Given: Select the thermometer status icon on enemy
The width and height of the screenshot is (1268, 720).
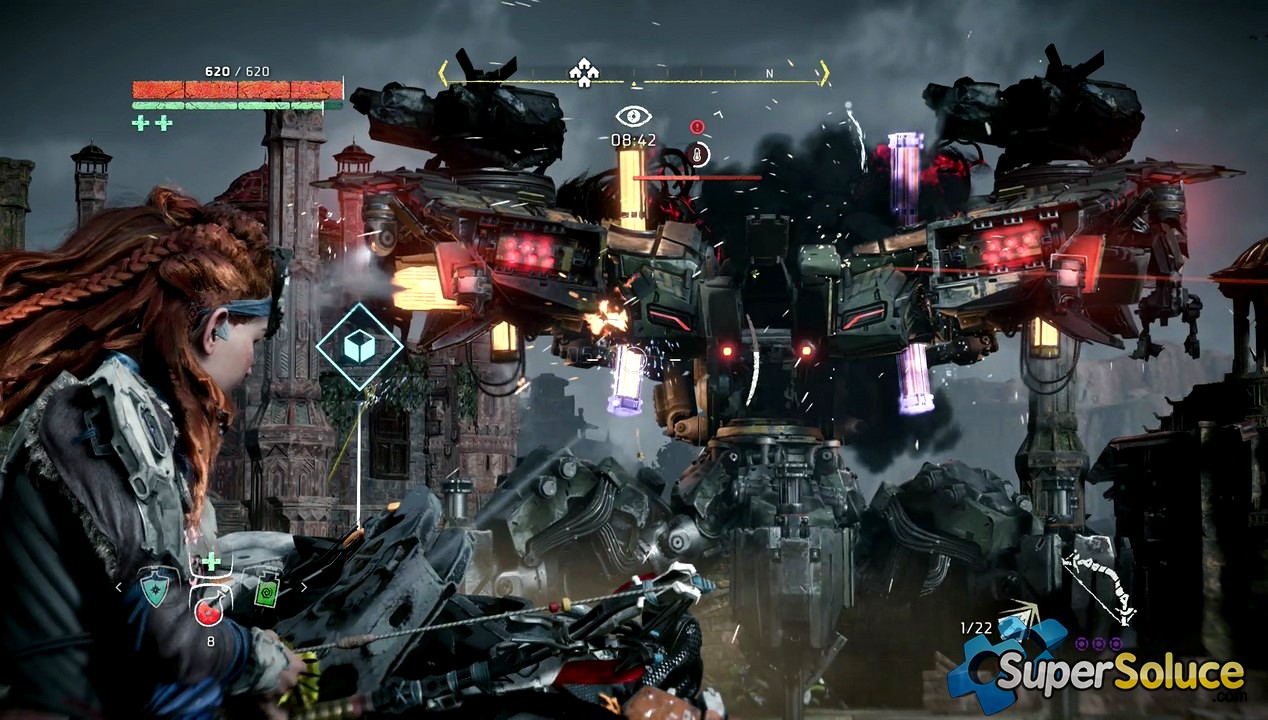Looking at the screenshot, I should click(x=699, y=154).
